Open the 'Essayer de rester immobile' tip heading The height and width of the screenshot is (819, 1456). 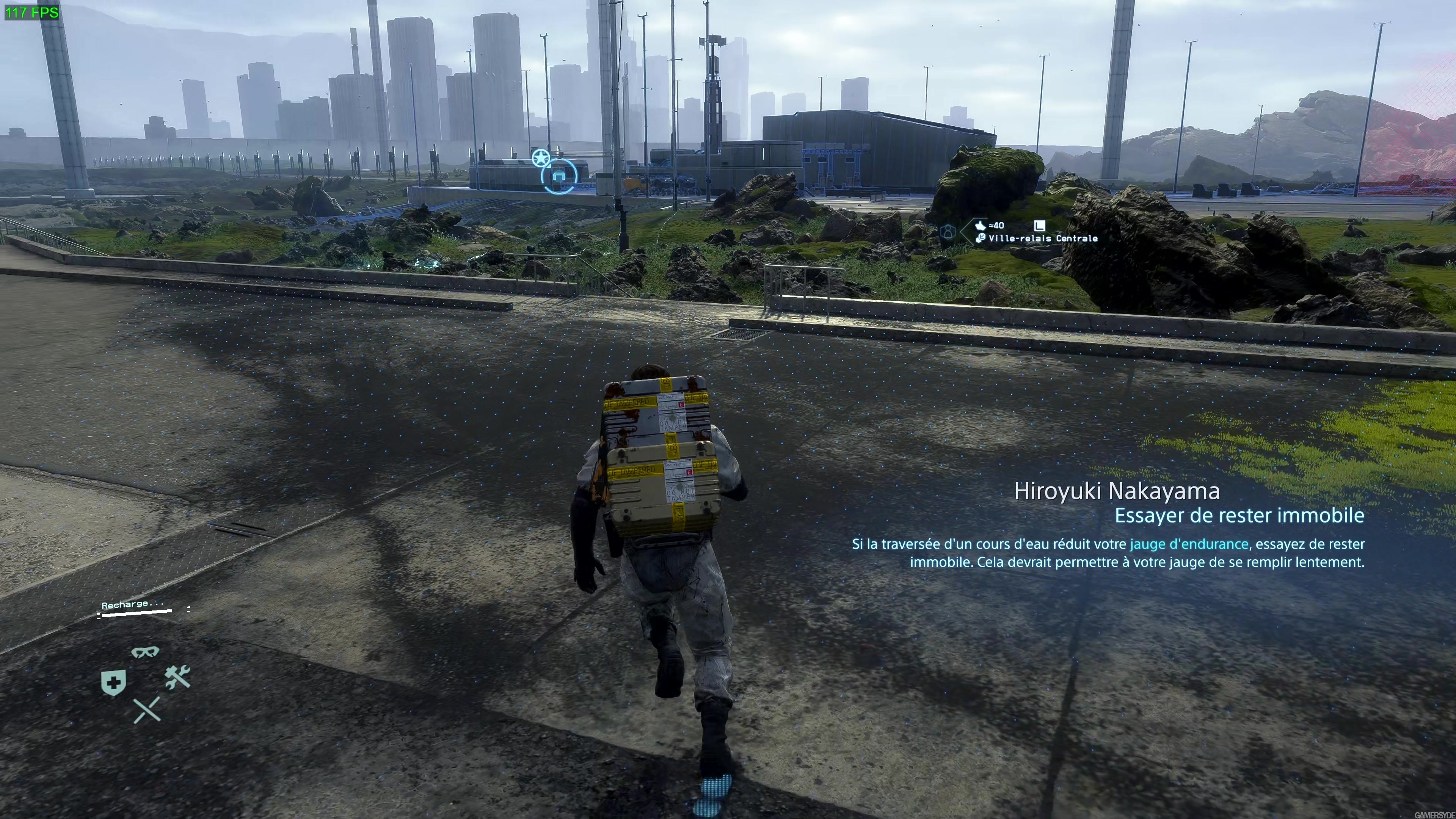tap(1239, 516)
